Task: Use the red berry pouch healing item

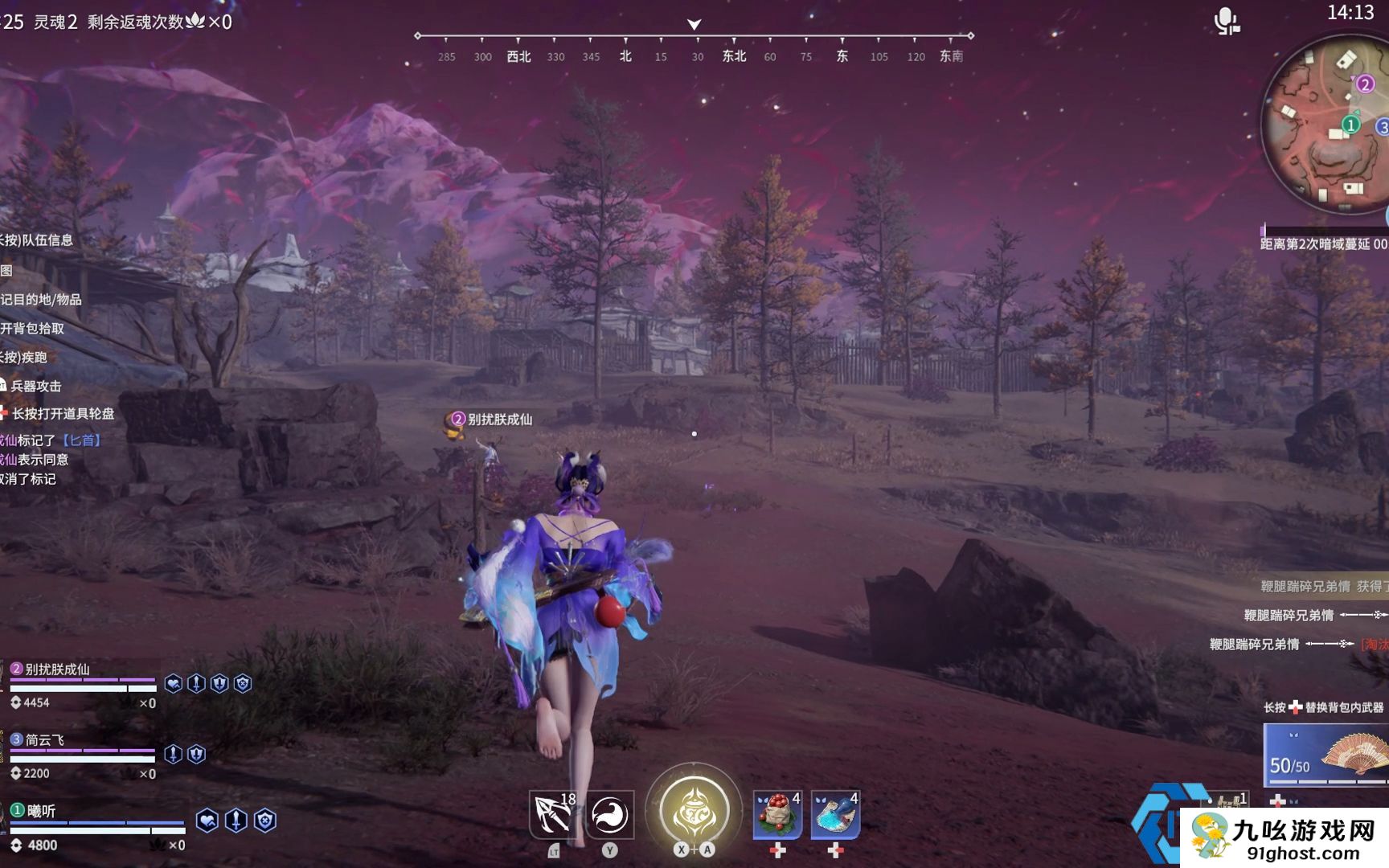Action: pos(777,814)
